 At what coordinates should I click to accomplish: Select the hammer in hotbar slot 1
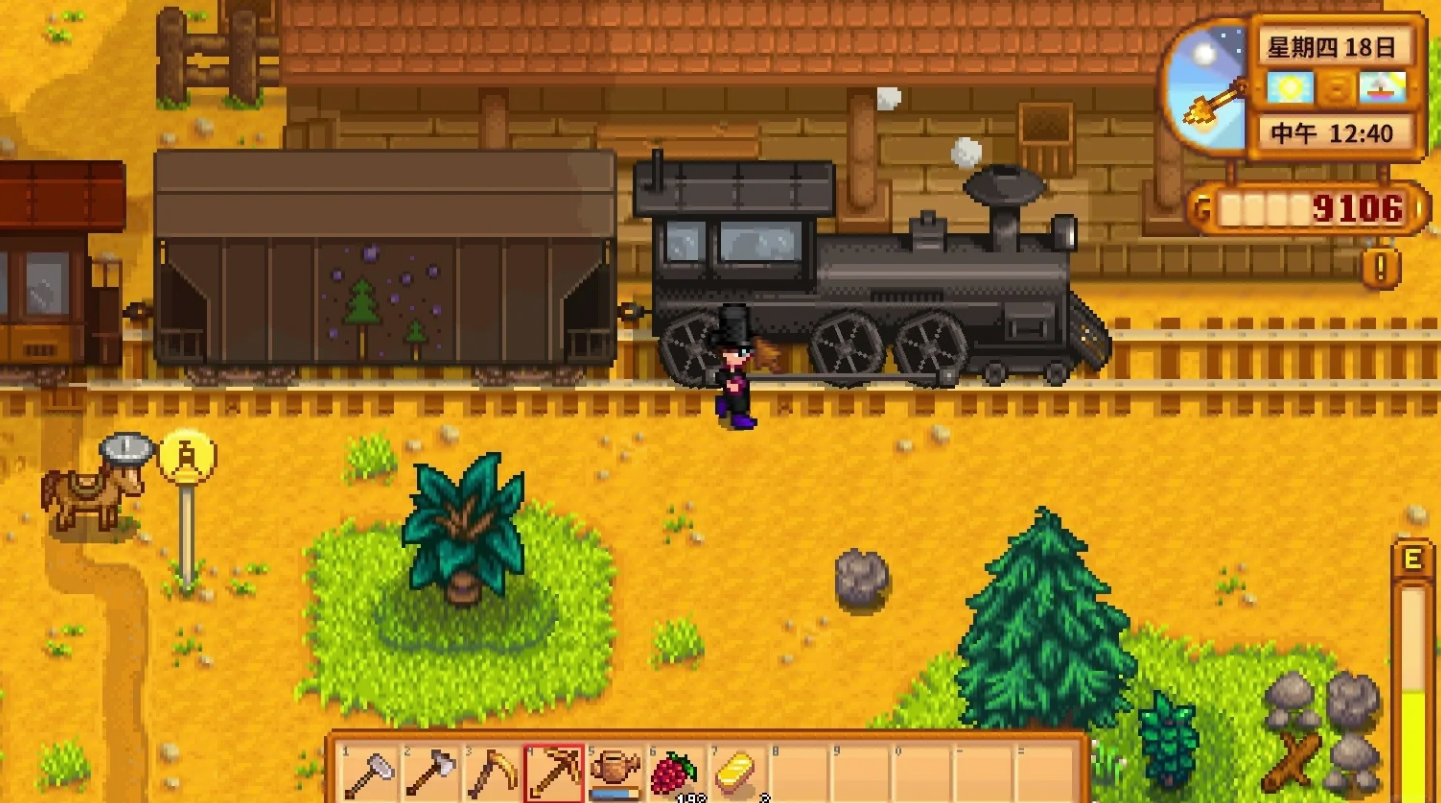click(x=368, y=772)
